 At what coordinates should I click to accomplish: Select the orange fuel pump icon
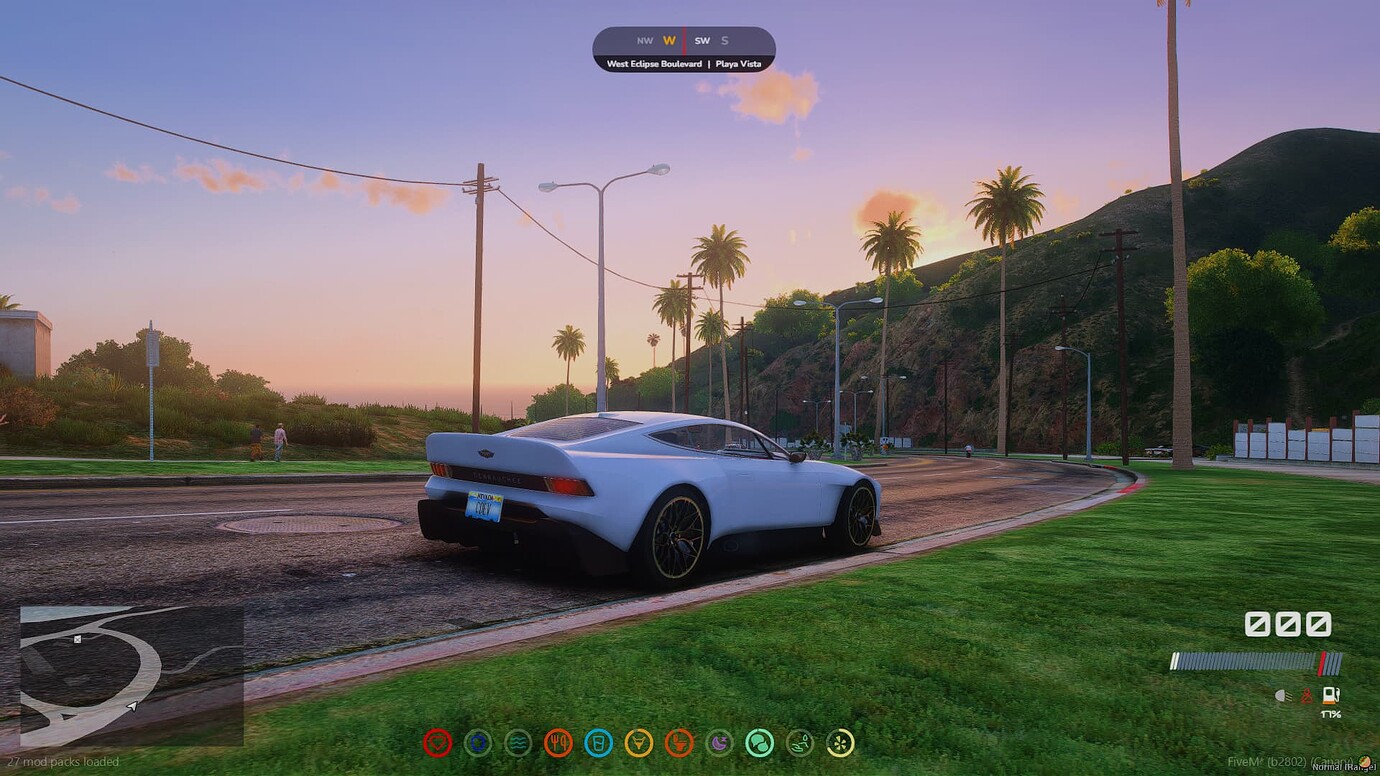pos(1329,696)
